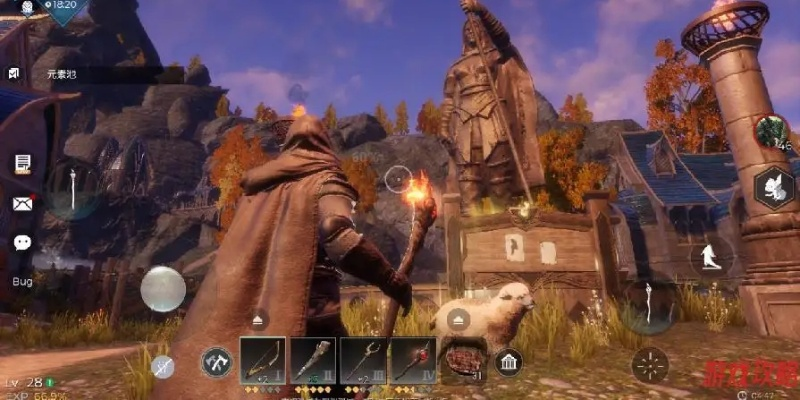Select the bow in weapon slot I
The width and height of the screenshot is (800, 400).
pyautogui.click(x=262, y=359)
